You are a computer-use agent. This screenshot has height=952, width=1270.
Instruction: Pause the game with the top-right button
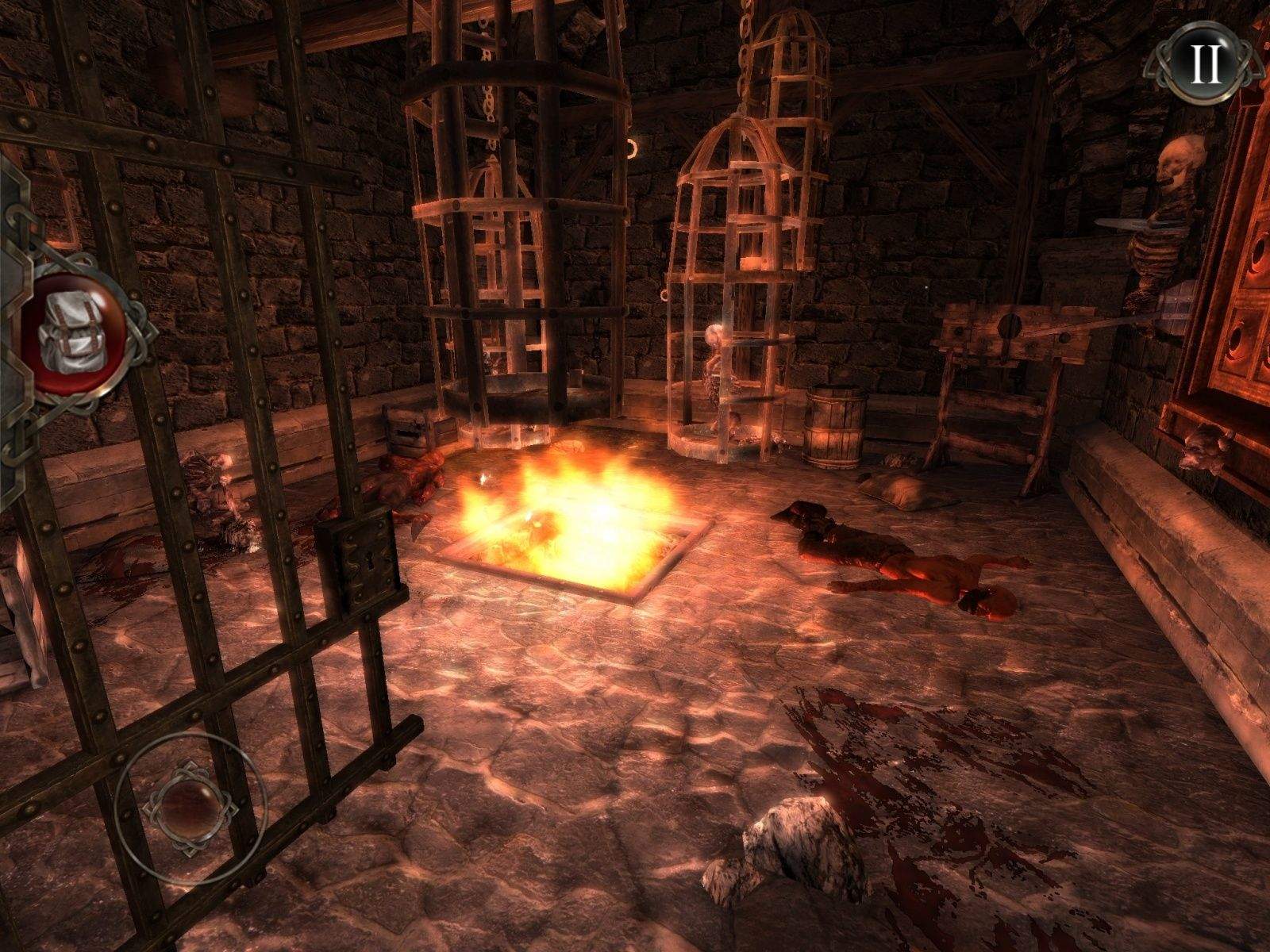point(1206,64)
